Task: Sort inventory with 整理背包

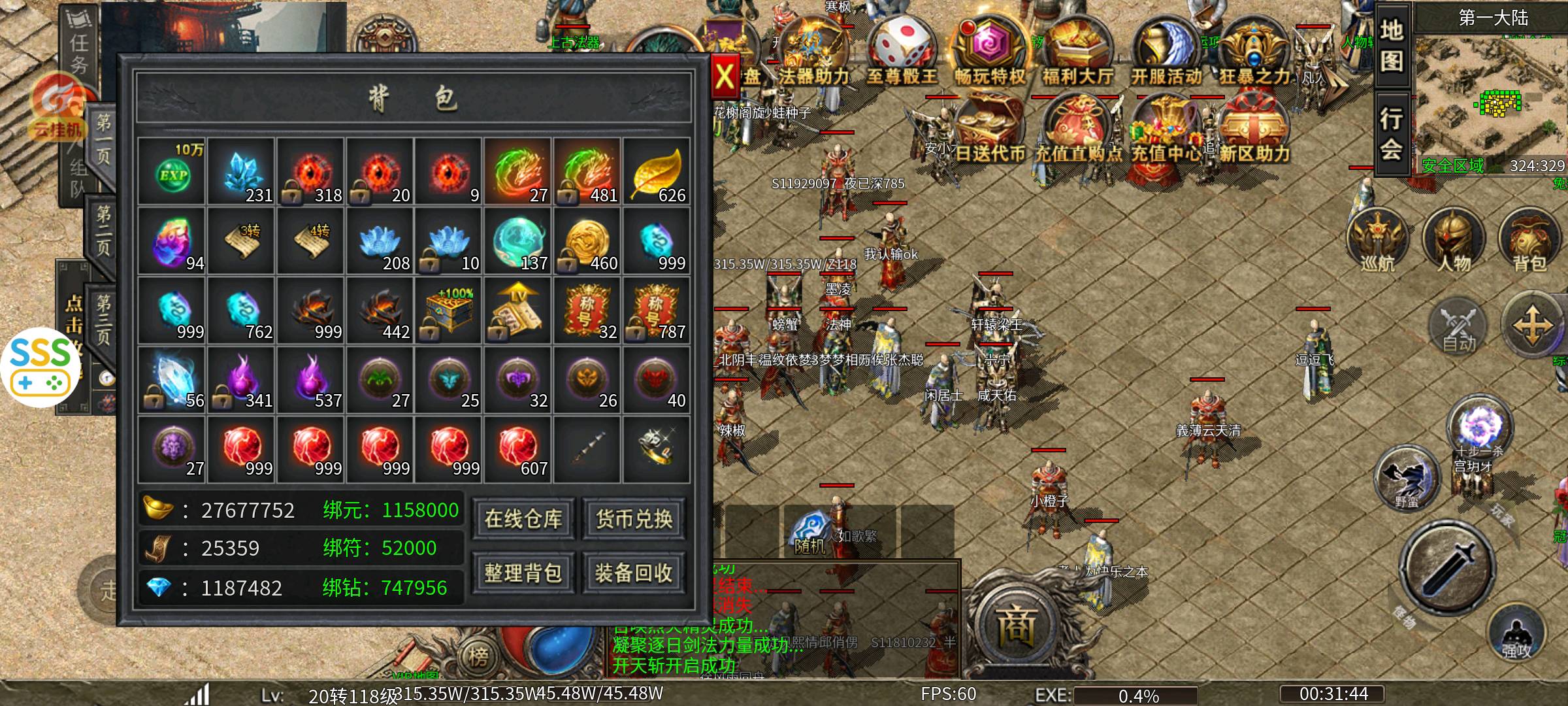Action: tap(523, 573)
